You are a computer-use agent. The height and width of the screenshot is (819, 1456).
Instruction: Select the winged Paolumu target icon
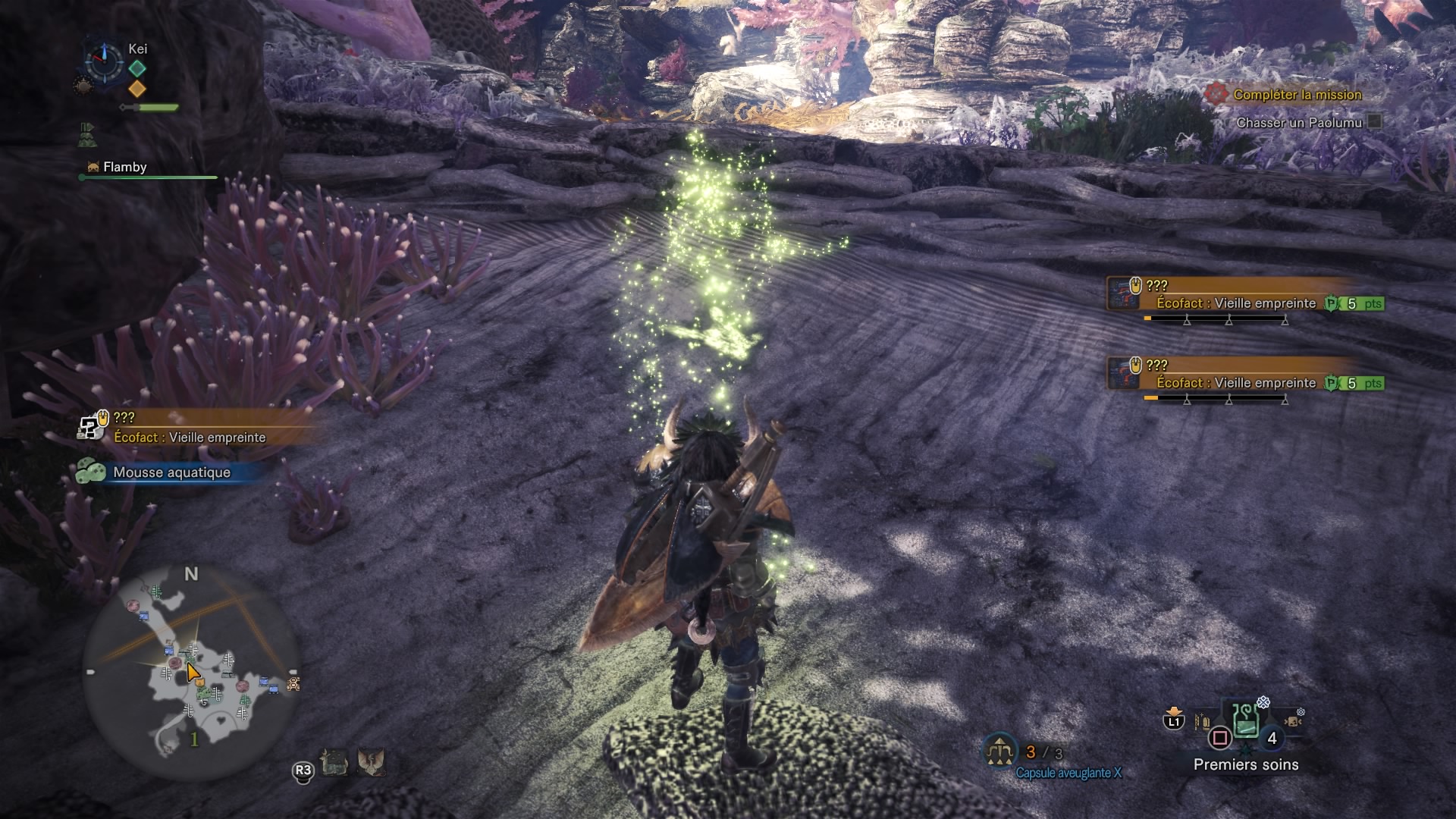(371, 761)
